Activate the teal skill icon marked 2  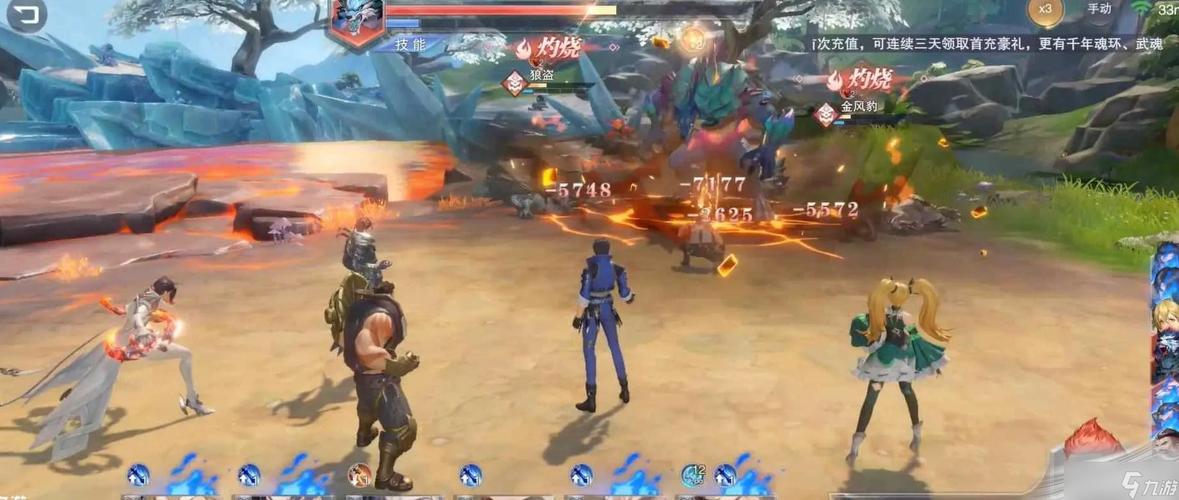point(693,474)
